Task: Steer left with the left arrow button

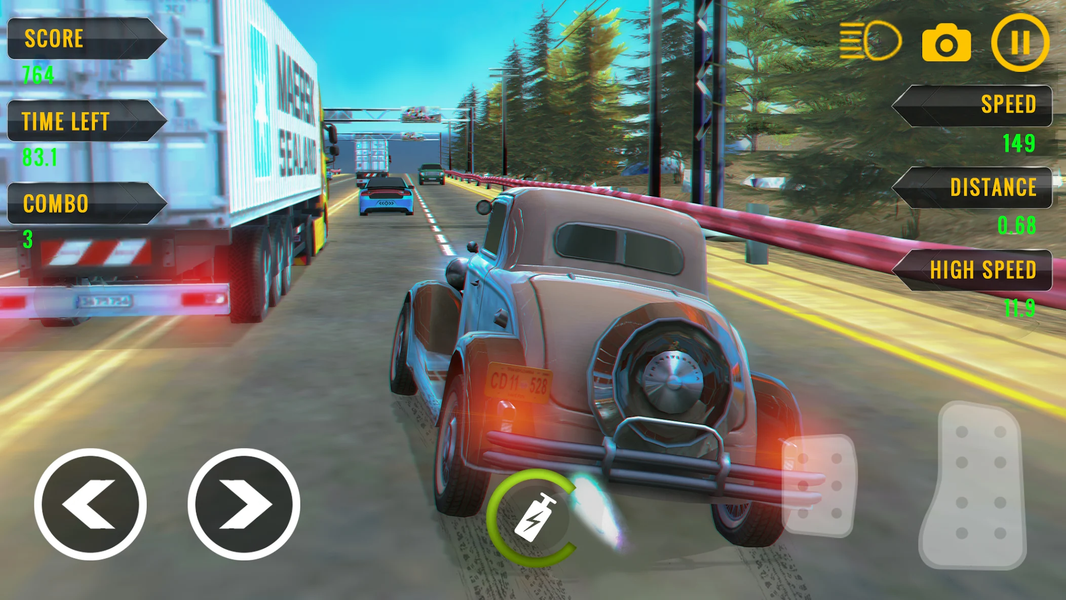Action: (90, 503)
